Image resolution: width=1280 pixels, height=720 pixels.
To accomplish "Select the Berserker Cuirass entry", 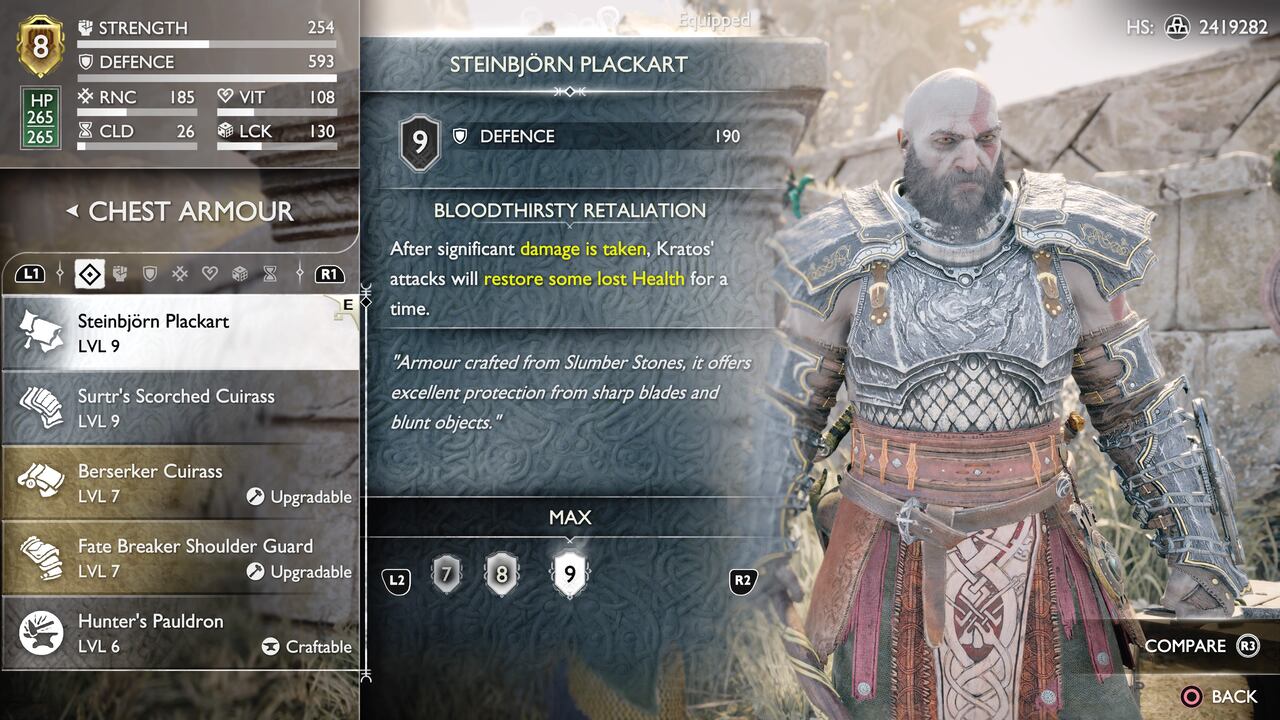I will (180, 483).
